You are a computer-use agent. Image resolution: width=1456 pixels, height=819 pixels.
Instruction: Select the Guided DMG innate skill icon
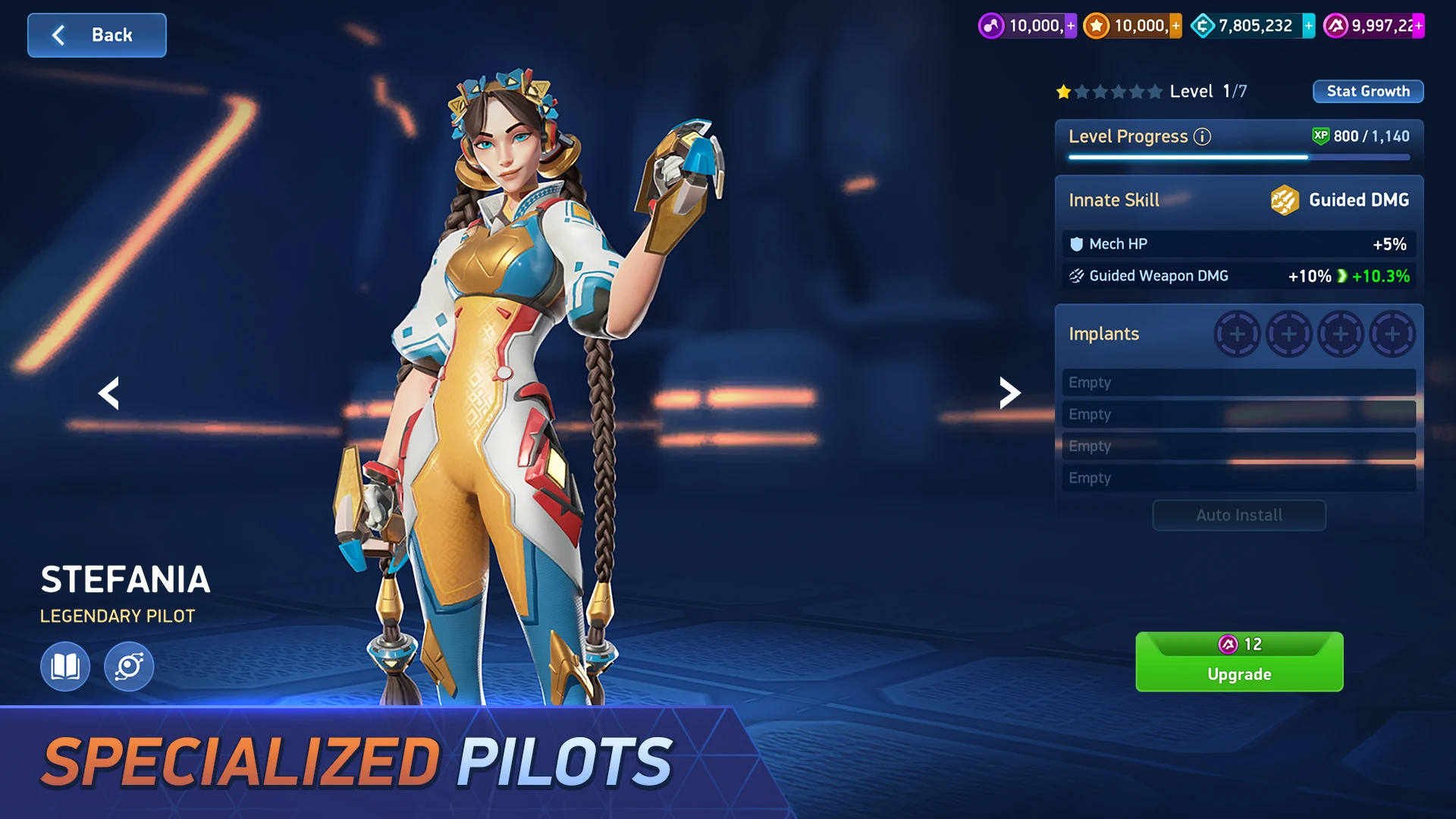coord(1285,200)
